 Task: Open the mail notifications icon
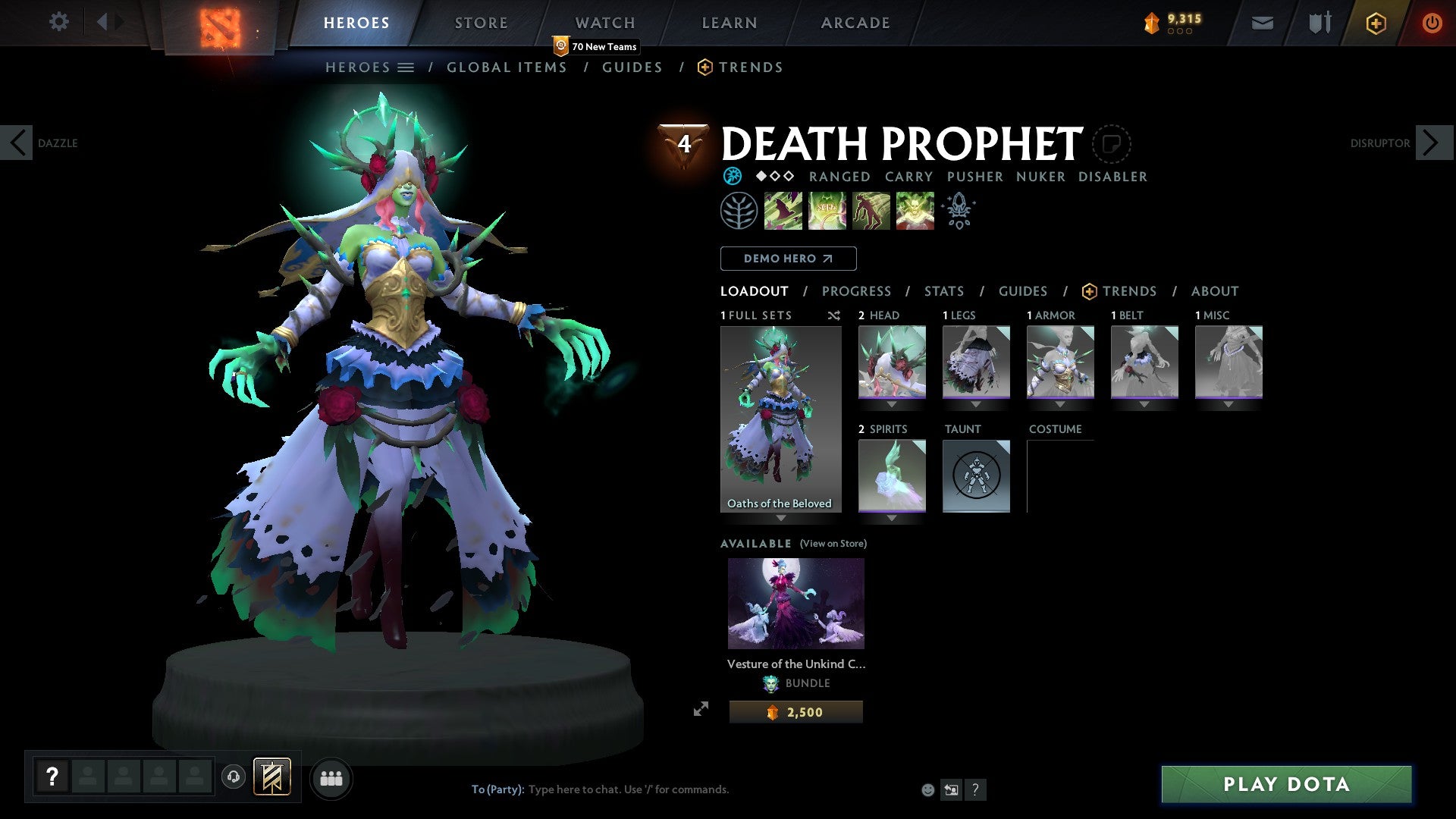pos(1262,23)
